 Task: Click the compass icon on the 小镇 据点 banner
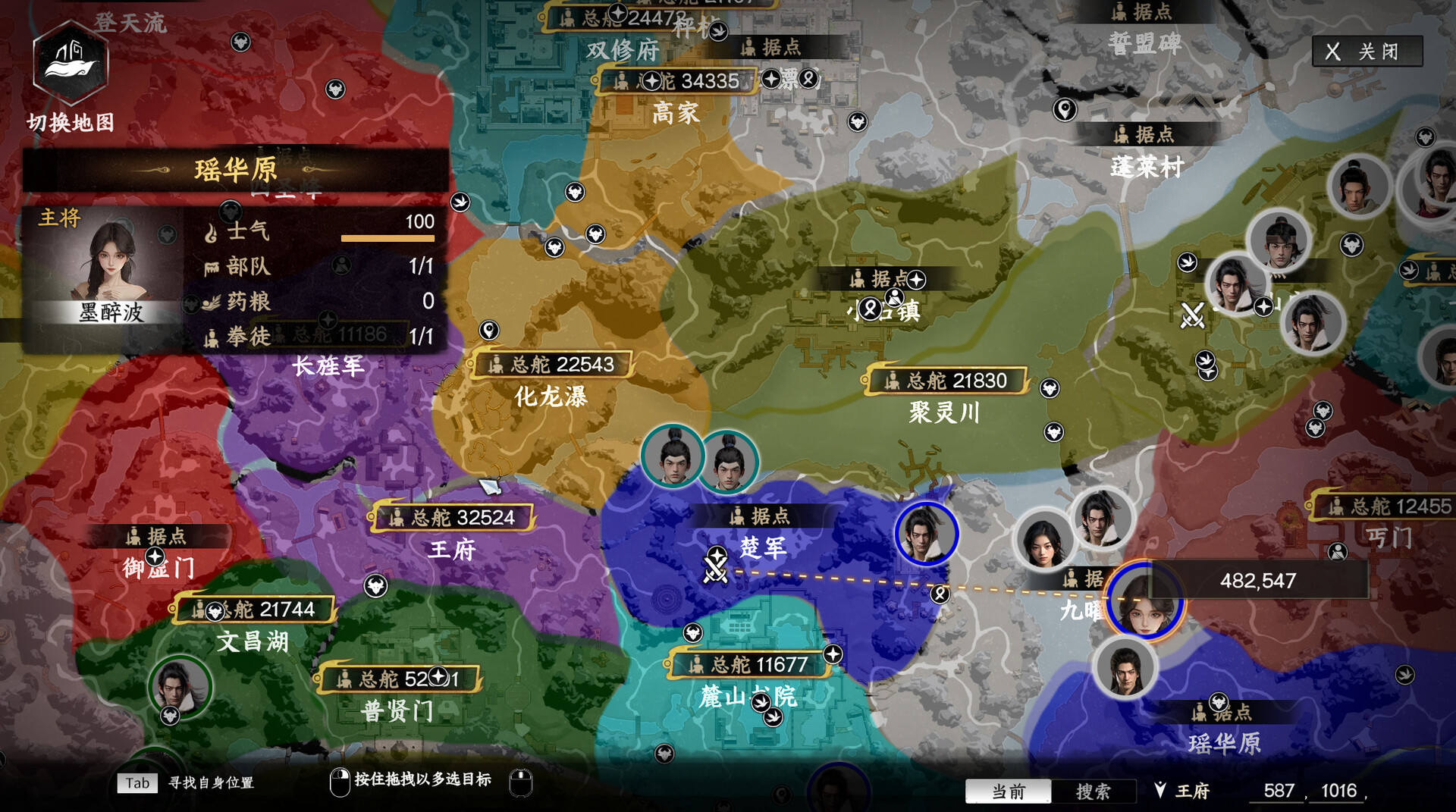915,280
